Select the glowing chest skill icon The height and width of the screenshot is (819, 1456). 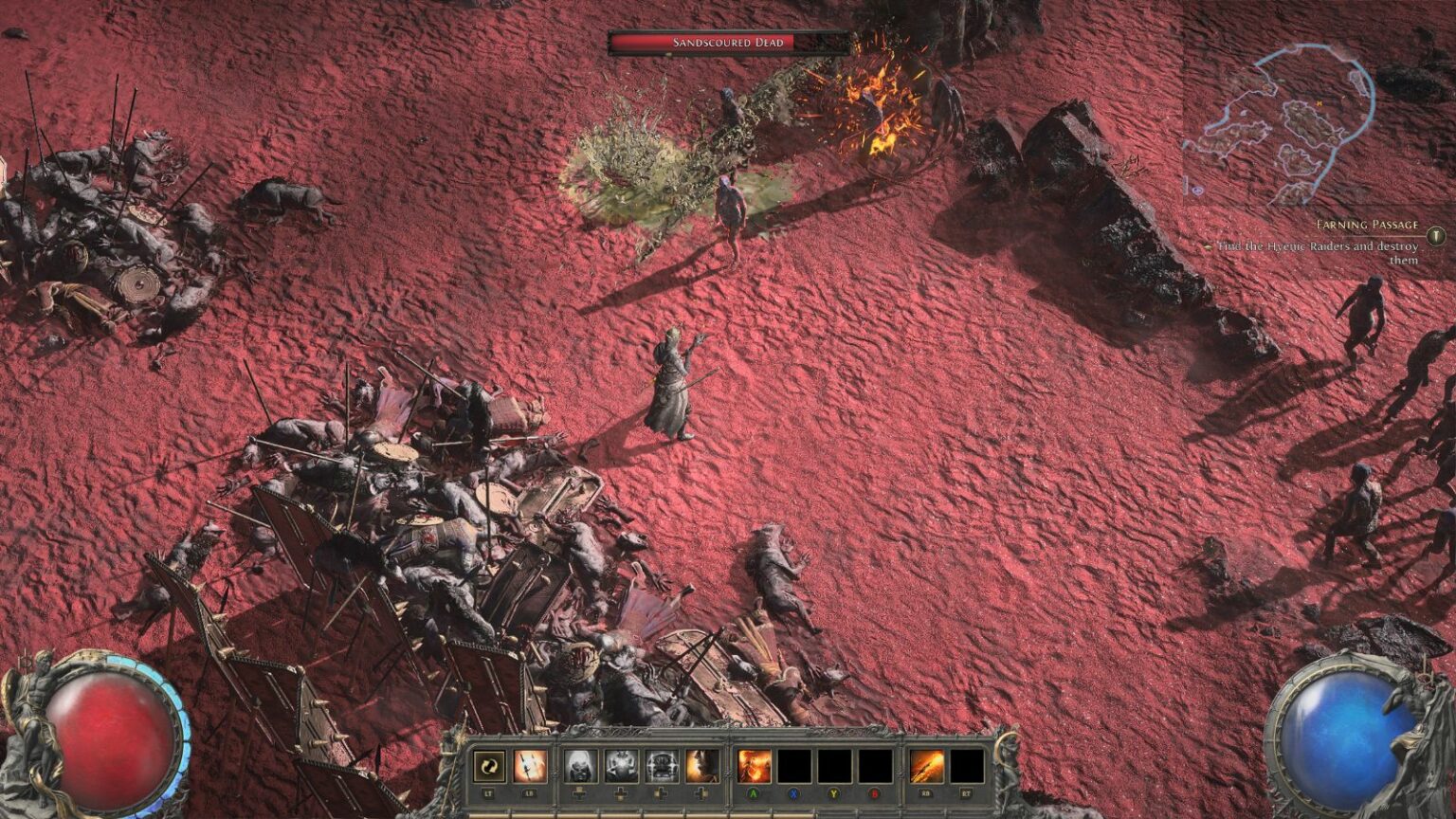tap(621, 767)
